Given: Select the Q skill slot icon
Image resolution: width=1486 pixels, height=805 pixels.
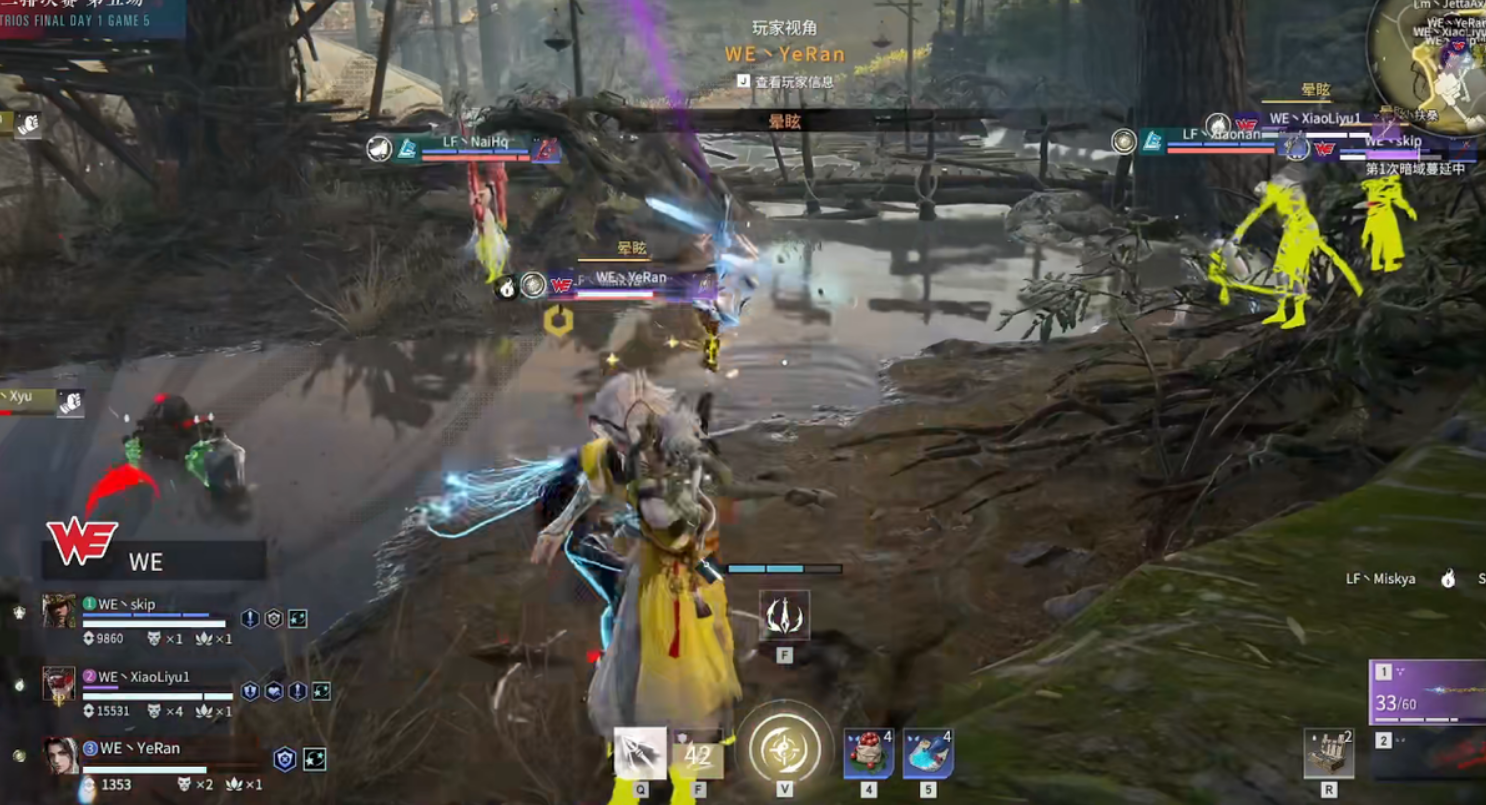Looking at the screenshot, I should pyautogui.click(x=640, y=753).
